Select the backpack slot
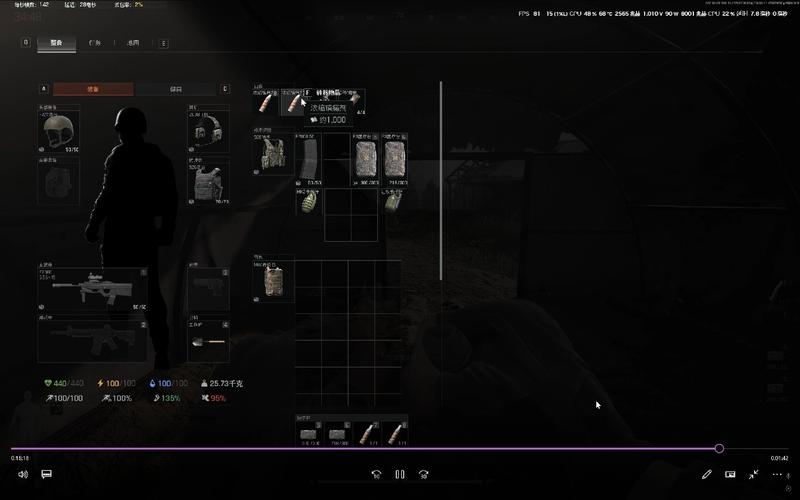The width and height of the screenshot is (800, 500). (273, 282)
